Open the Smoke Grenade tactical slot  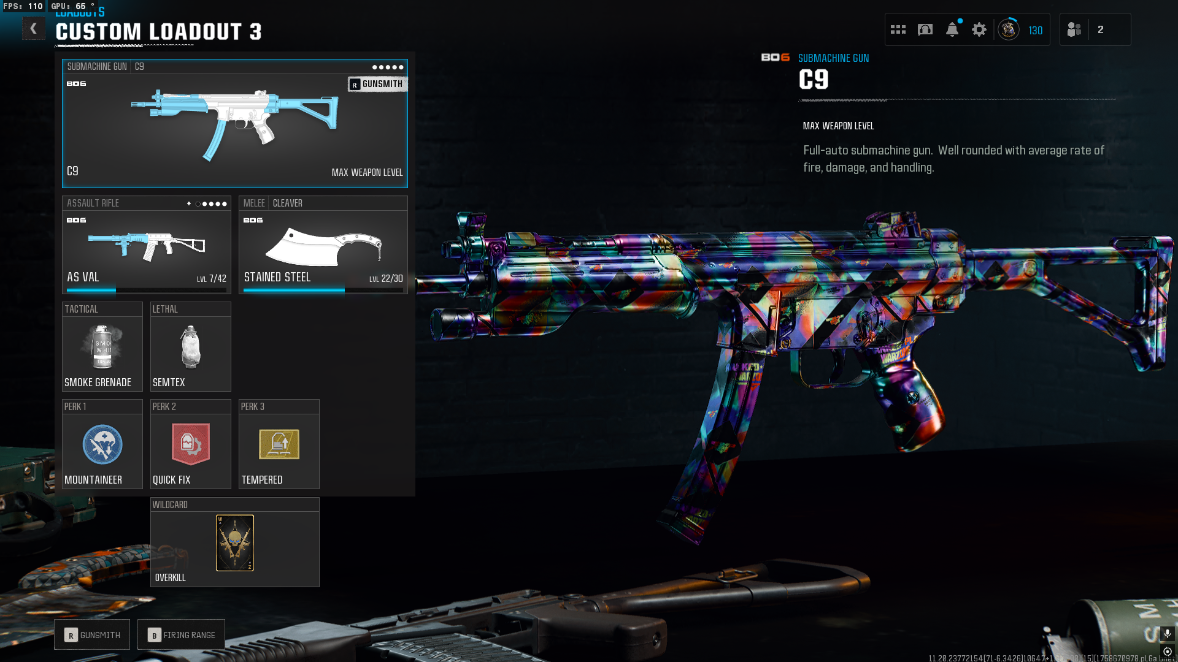(98, 347)
